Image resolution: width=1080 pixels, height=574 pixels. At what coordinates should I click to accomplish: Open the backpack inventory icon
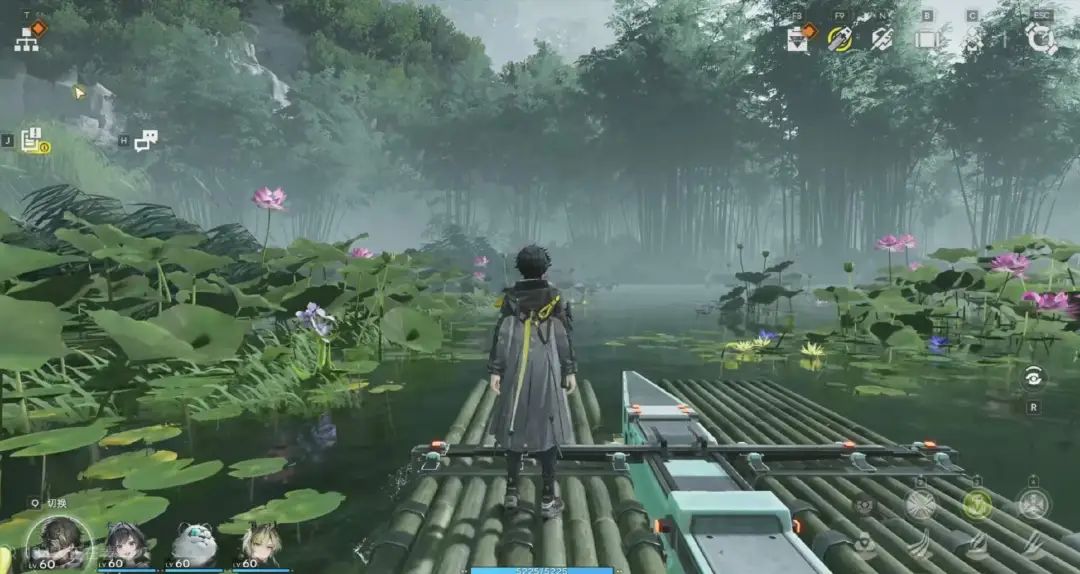[x=927, y=39]
